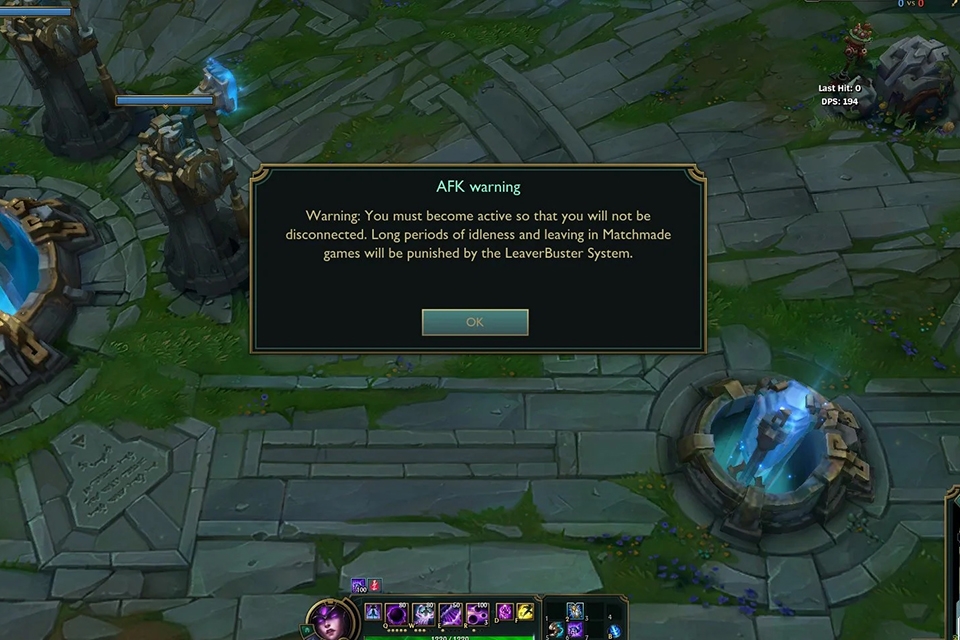Screen dimensions: 960x640
Task: Use the Scatter the Weak E ability
Action: tap(450, 612)
